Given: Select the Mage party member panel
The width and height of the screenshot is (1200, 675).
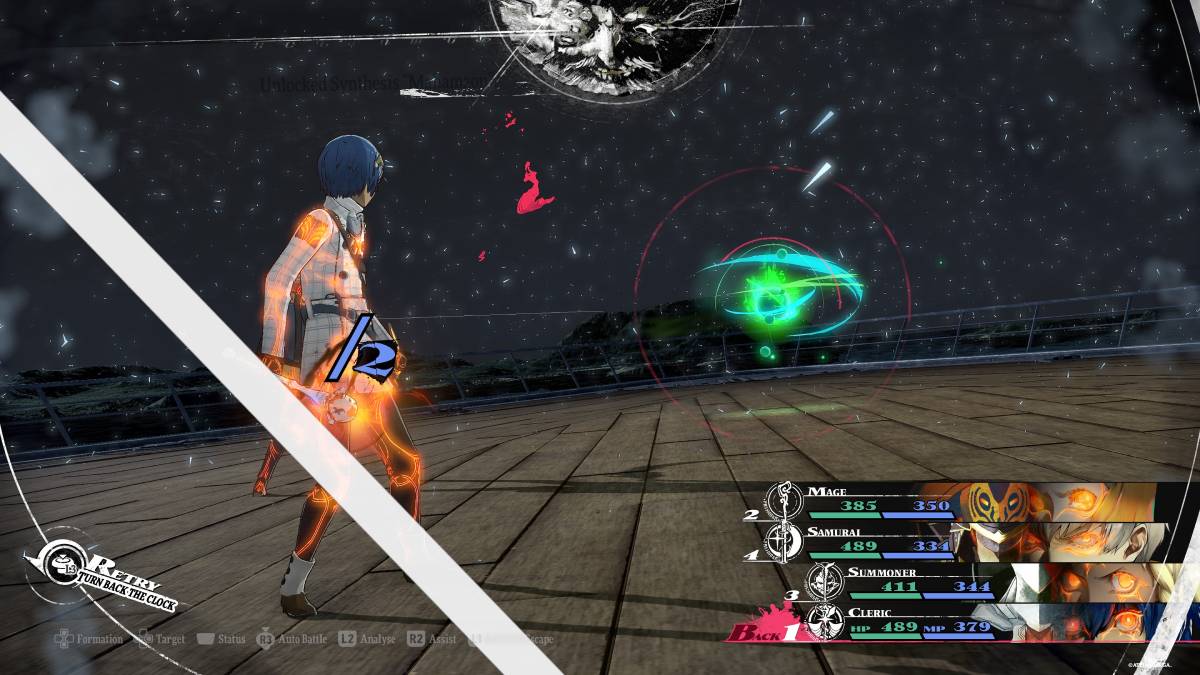Looking at the screenshot, I should (960, 502).
